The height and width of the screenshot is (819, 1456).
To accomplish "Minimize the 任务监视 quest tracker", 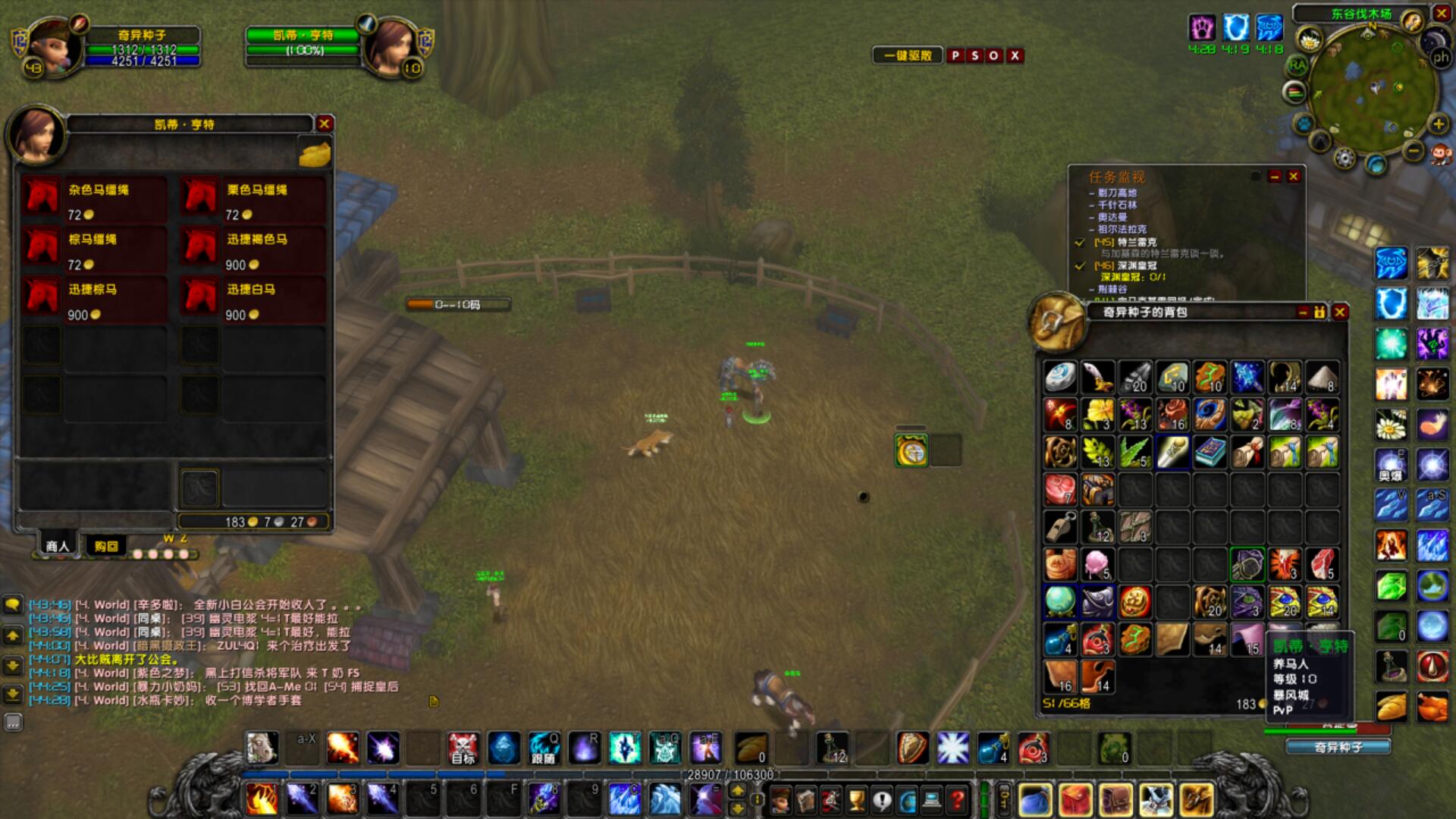I will [x=1275, y=177].
